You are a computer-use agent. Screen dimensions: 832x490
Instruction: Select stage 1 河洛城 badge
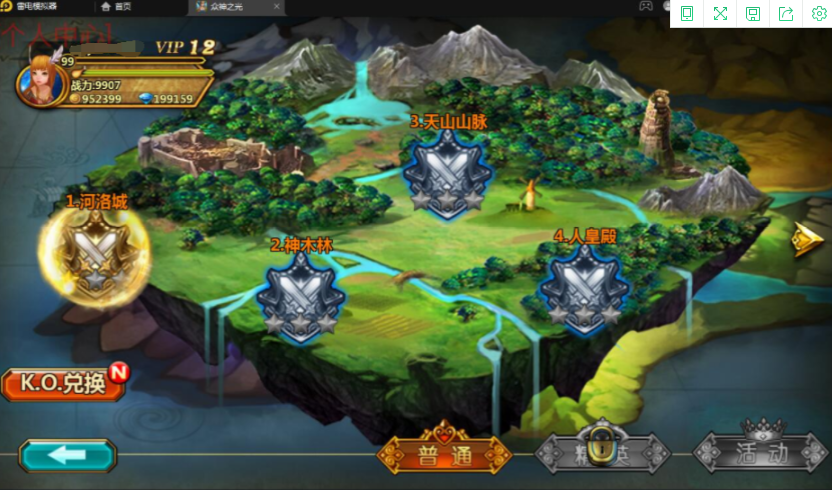click(94, 255)
